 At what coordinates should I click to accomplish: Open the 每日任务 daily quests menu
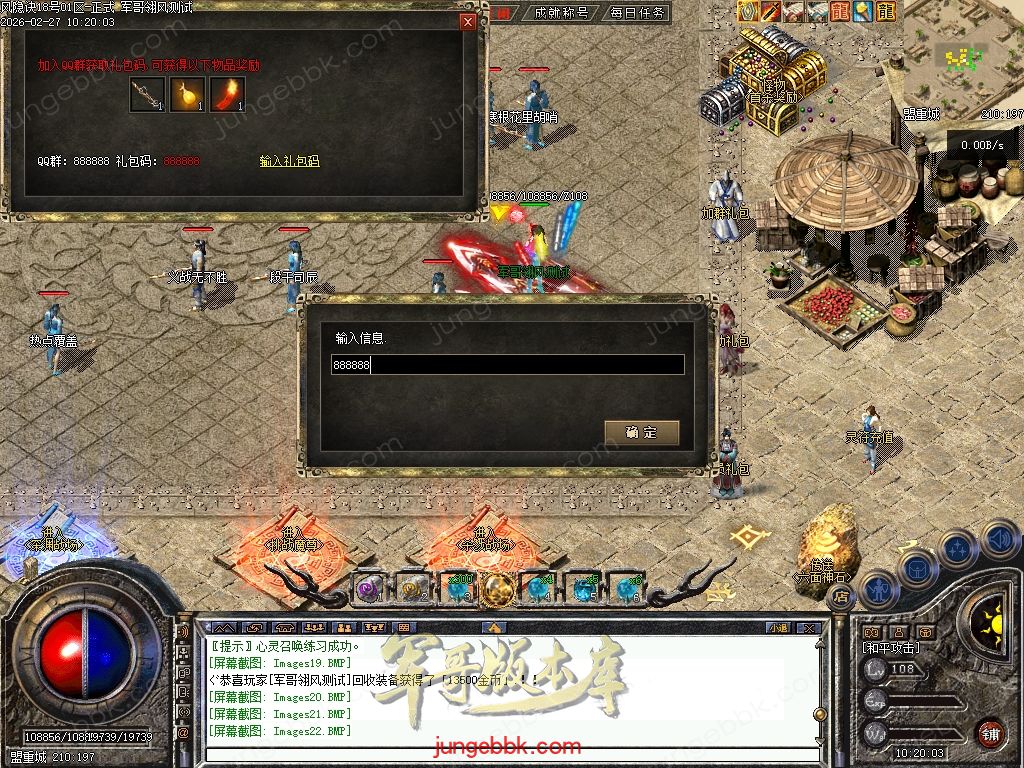click(637, 13)
